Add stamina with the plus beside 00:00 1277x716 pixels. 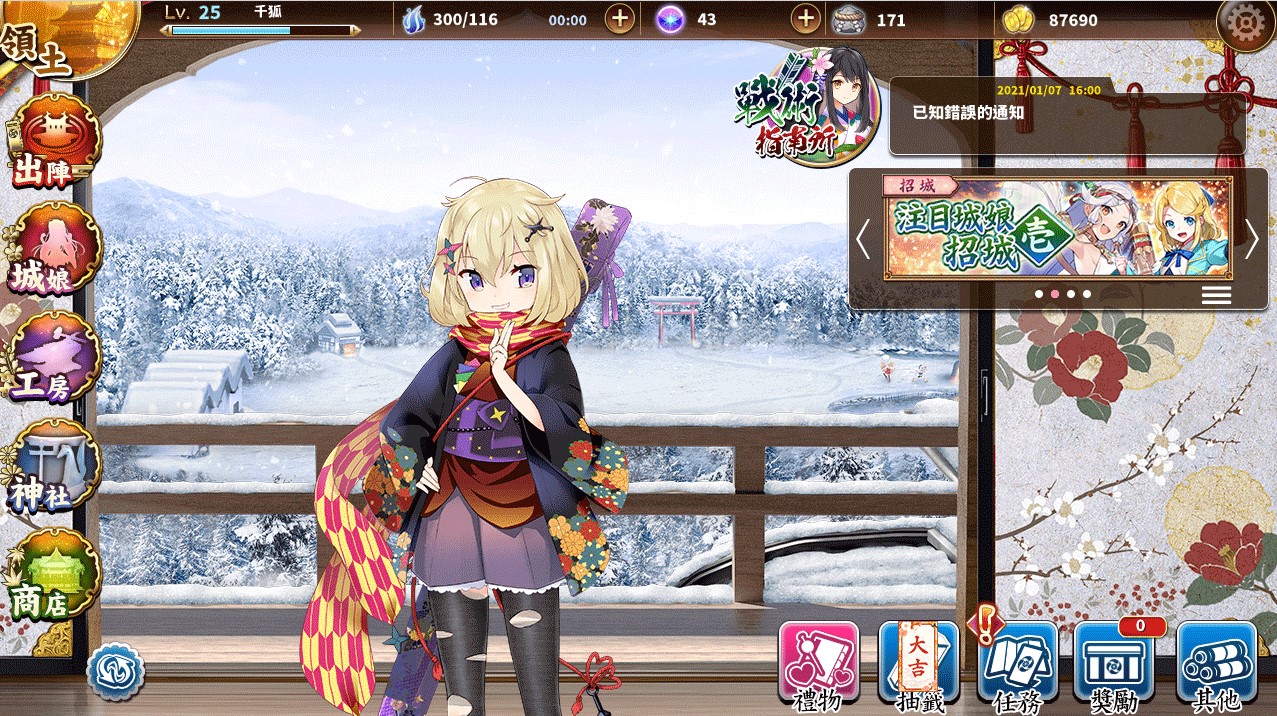[620, 19]
